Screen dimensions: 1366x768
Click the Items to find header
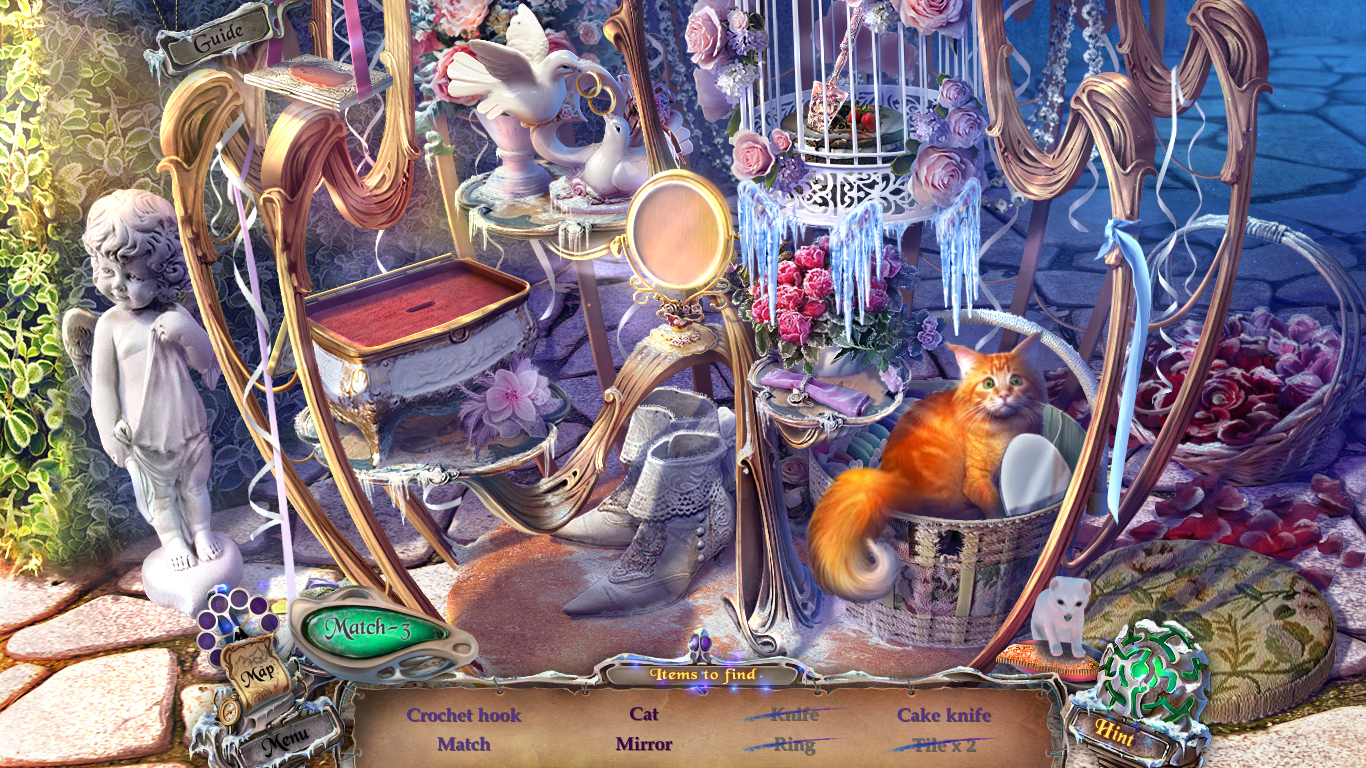coord(705,676)
